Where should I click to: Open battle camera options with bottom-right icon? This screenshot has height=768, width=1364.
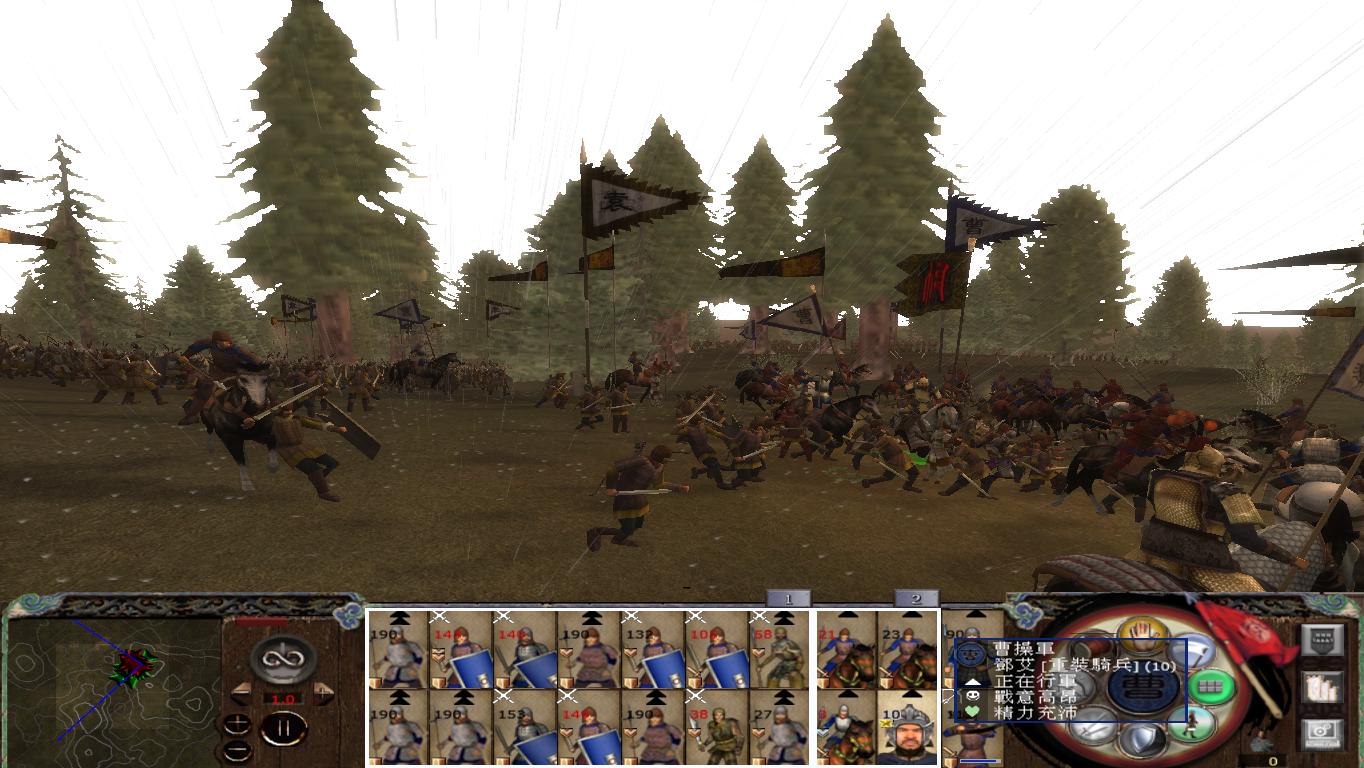point(1324,732)
